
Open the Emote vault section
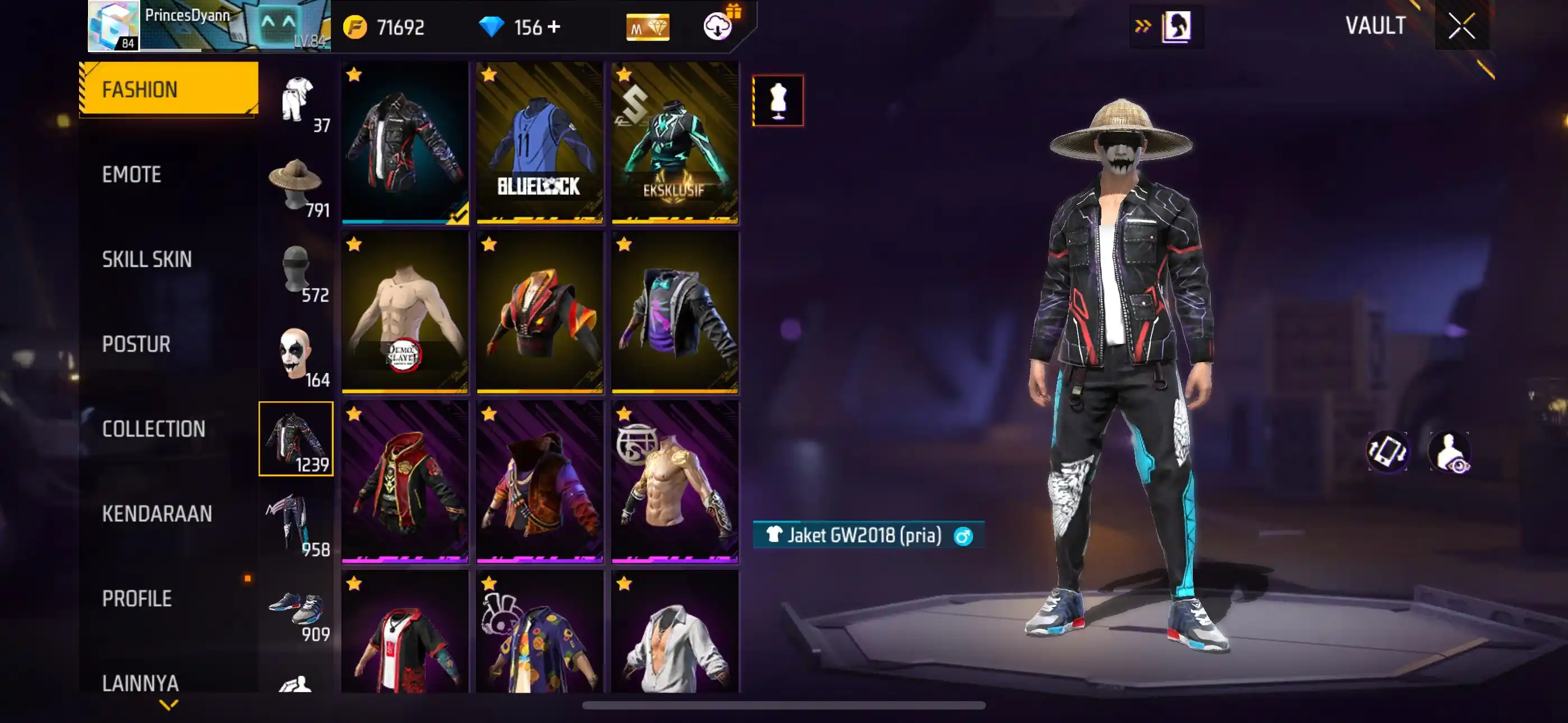131,175
